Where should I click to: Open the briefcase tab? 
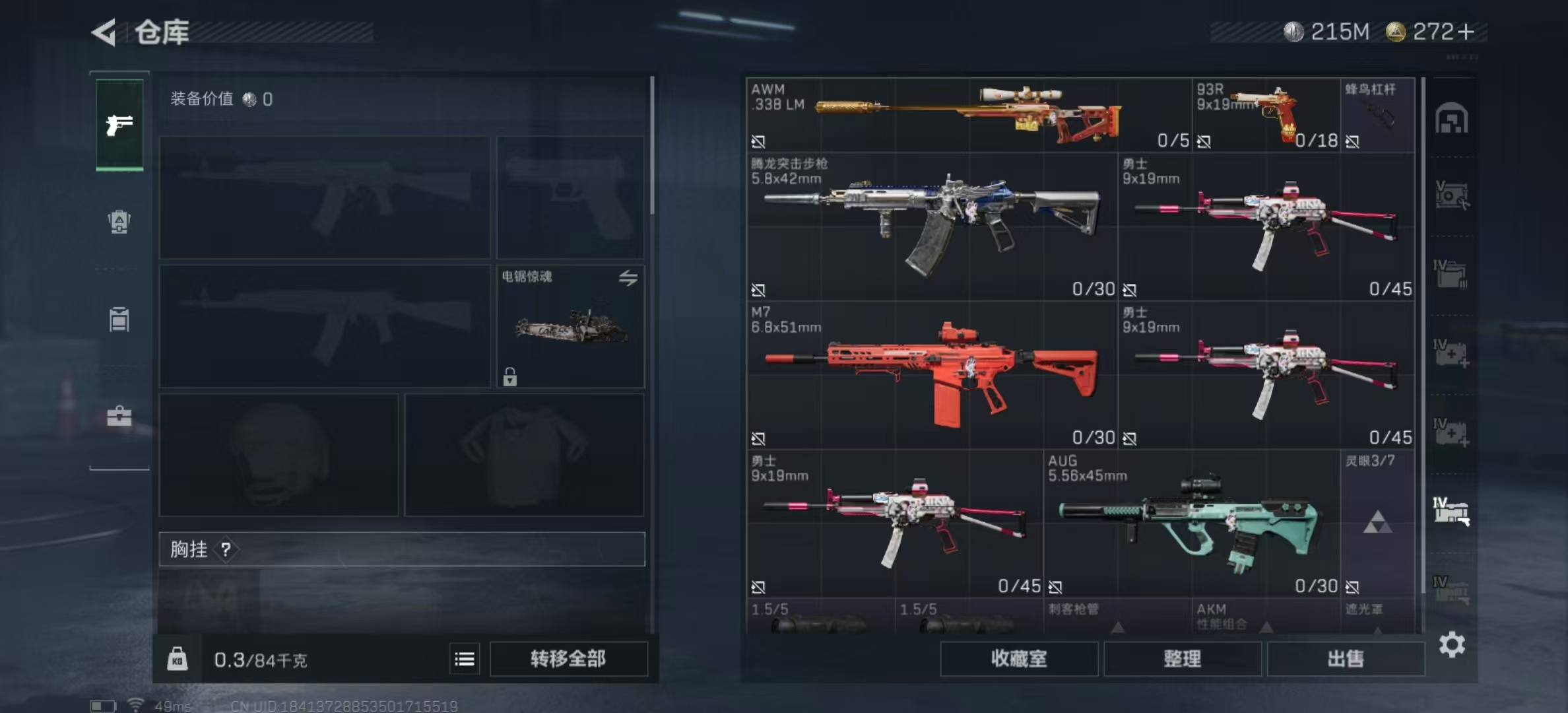click(x=119, y=416)
